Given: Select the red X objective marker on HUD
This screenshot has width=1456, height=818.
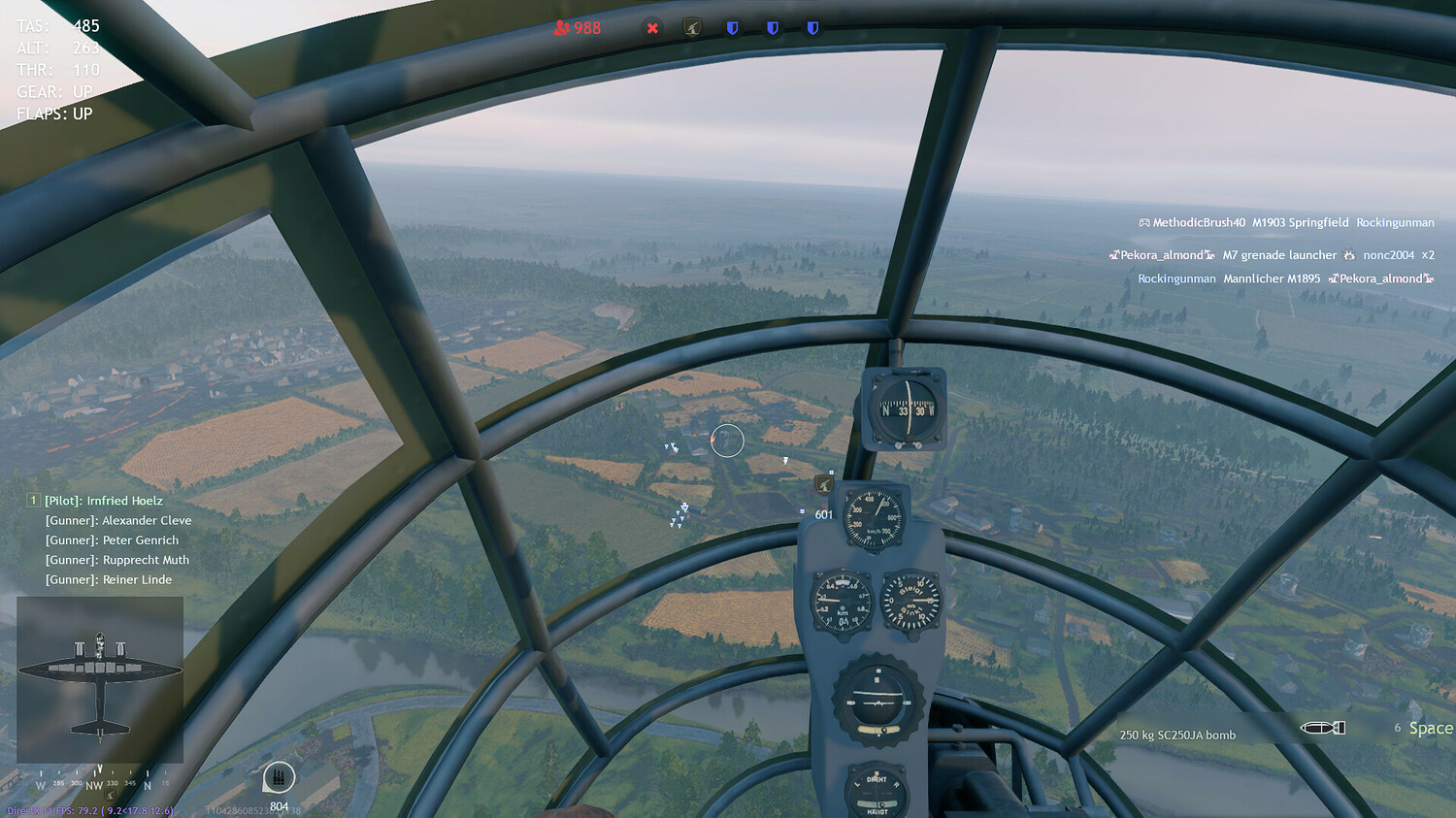Looking at the screenshot, I should point(652,28).
